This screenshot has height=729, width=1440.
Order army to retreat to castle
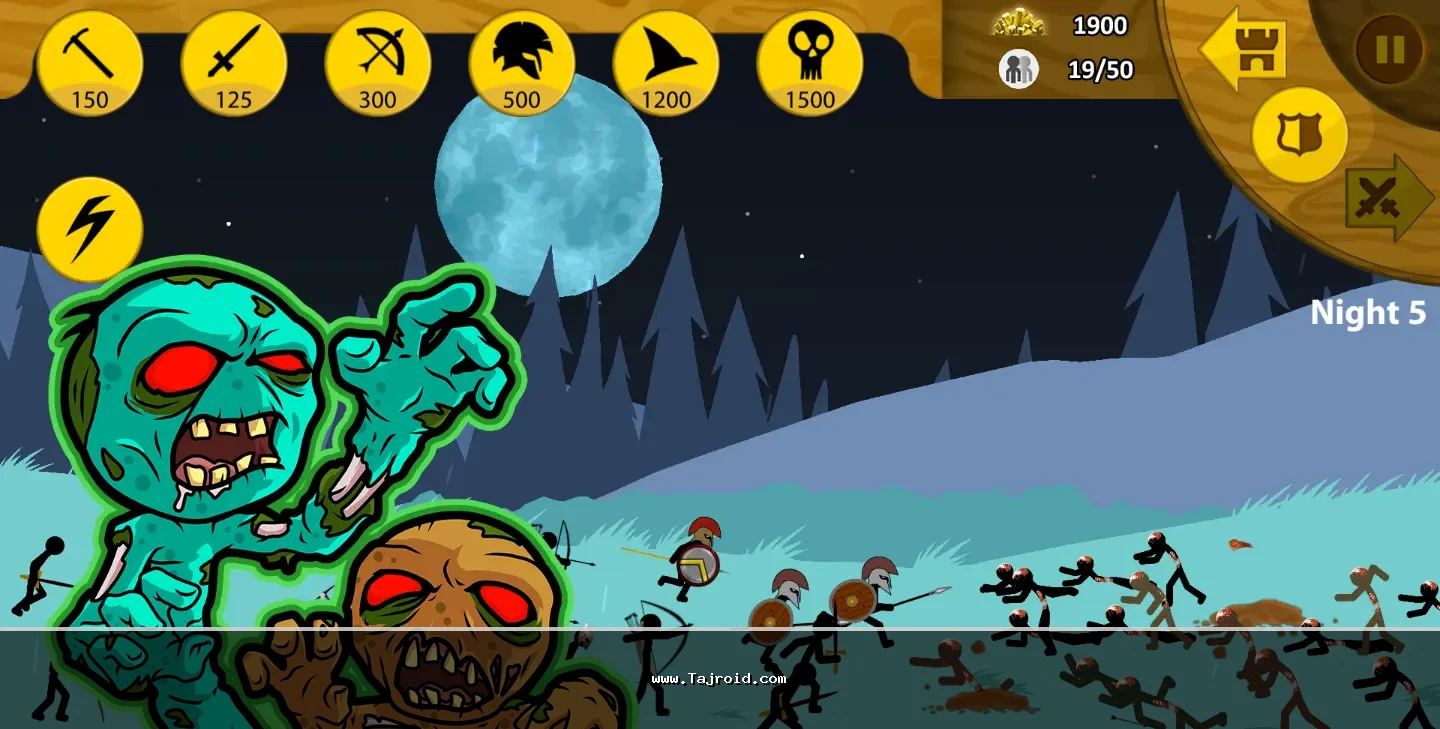coord(1244,49)
